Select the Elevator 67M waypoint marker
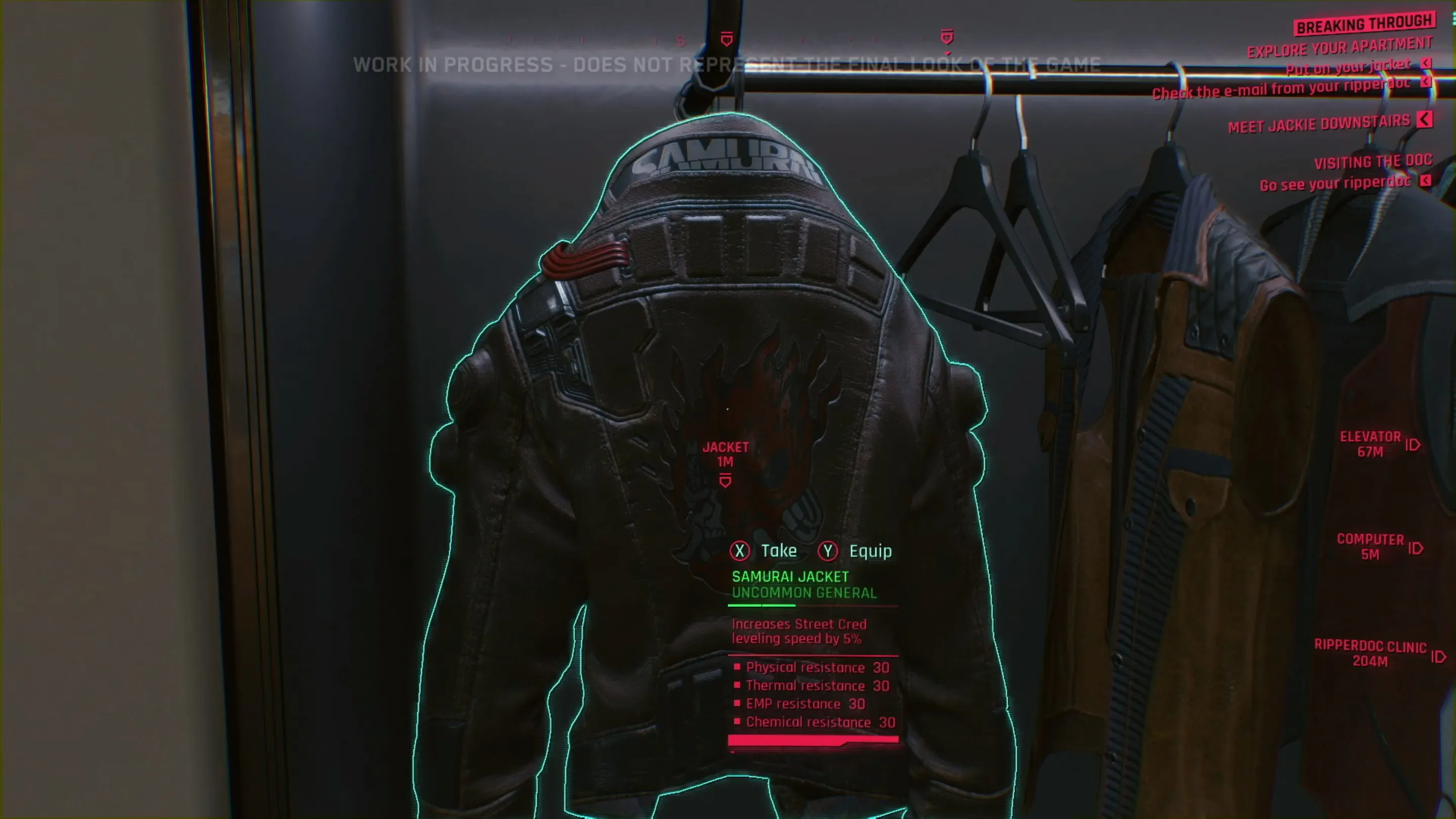 tap(1371, 444)
